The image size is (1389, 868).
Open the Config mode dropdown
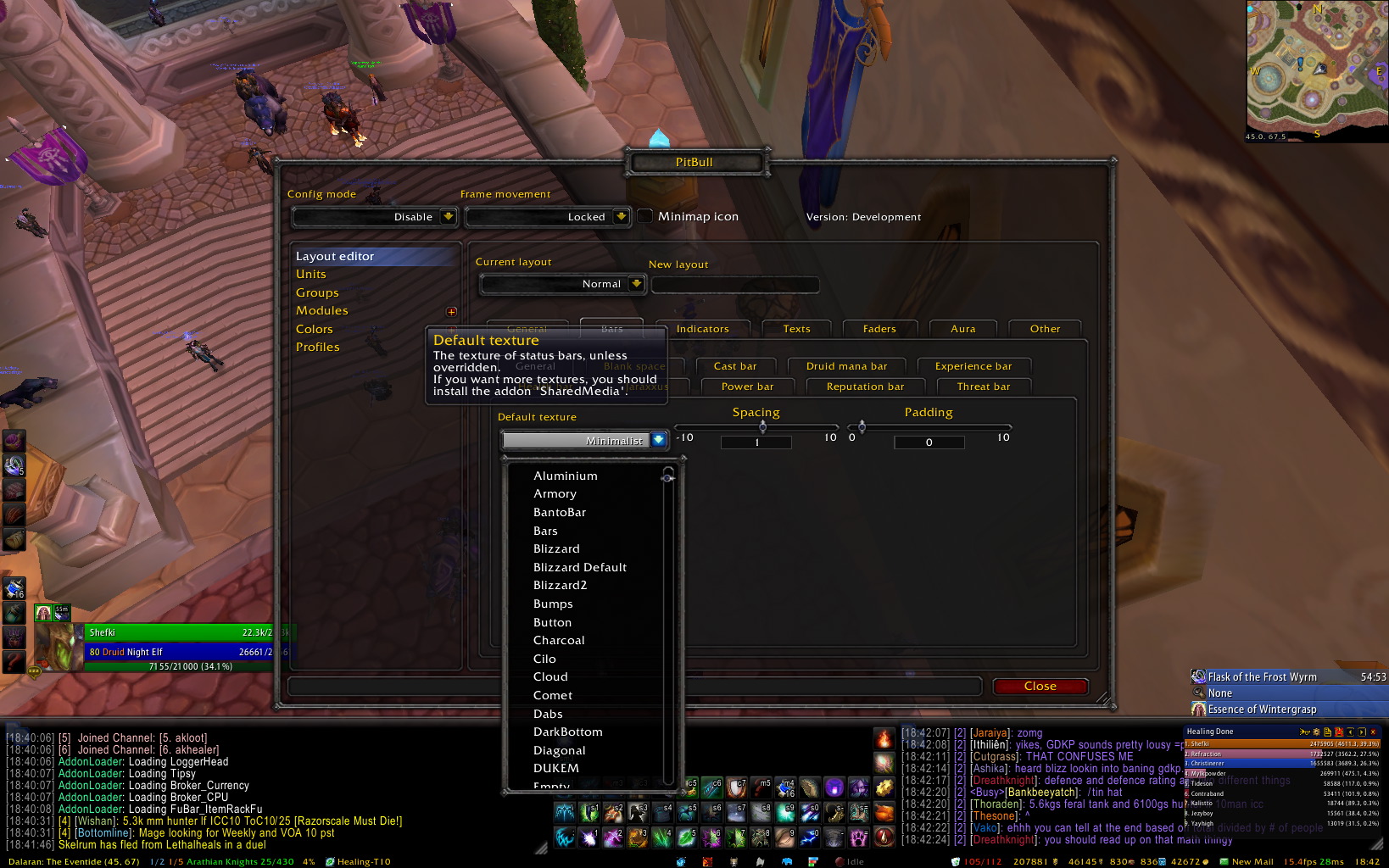click(x=448, y=217)
